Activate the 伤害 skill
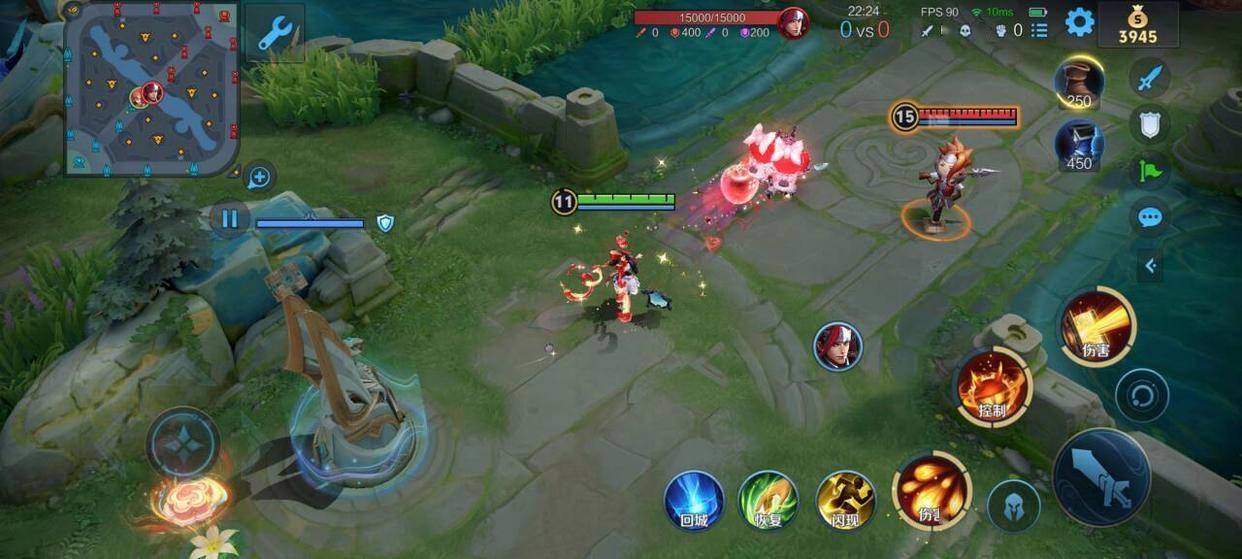This screenshot has height=559, width=1242. pos(1097,326)
